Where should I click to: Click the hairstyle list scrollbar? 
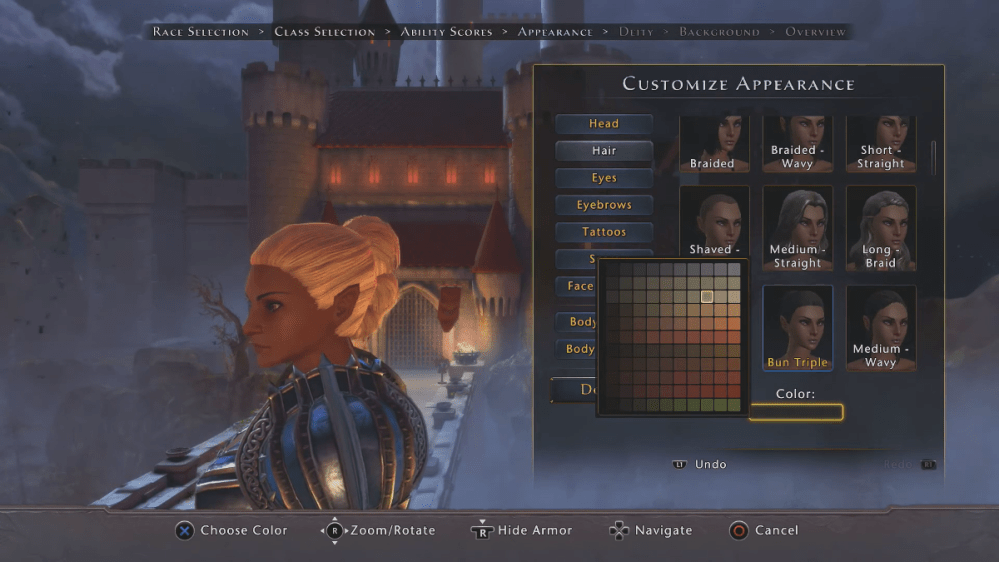(x=934, y=155)
